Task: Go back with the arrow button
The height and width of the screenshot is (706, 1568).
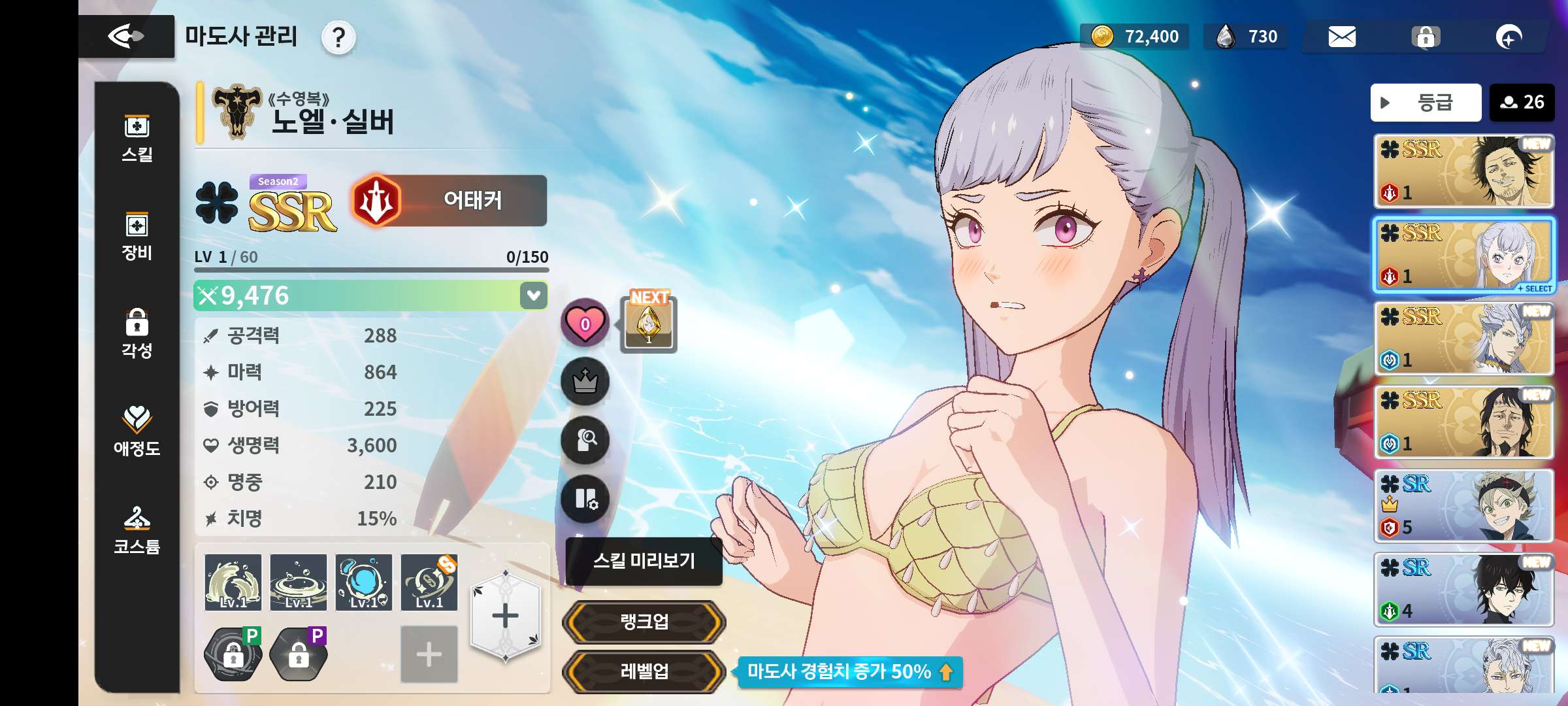Action: (126, 36)
